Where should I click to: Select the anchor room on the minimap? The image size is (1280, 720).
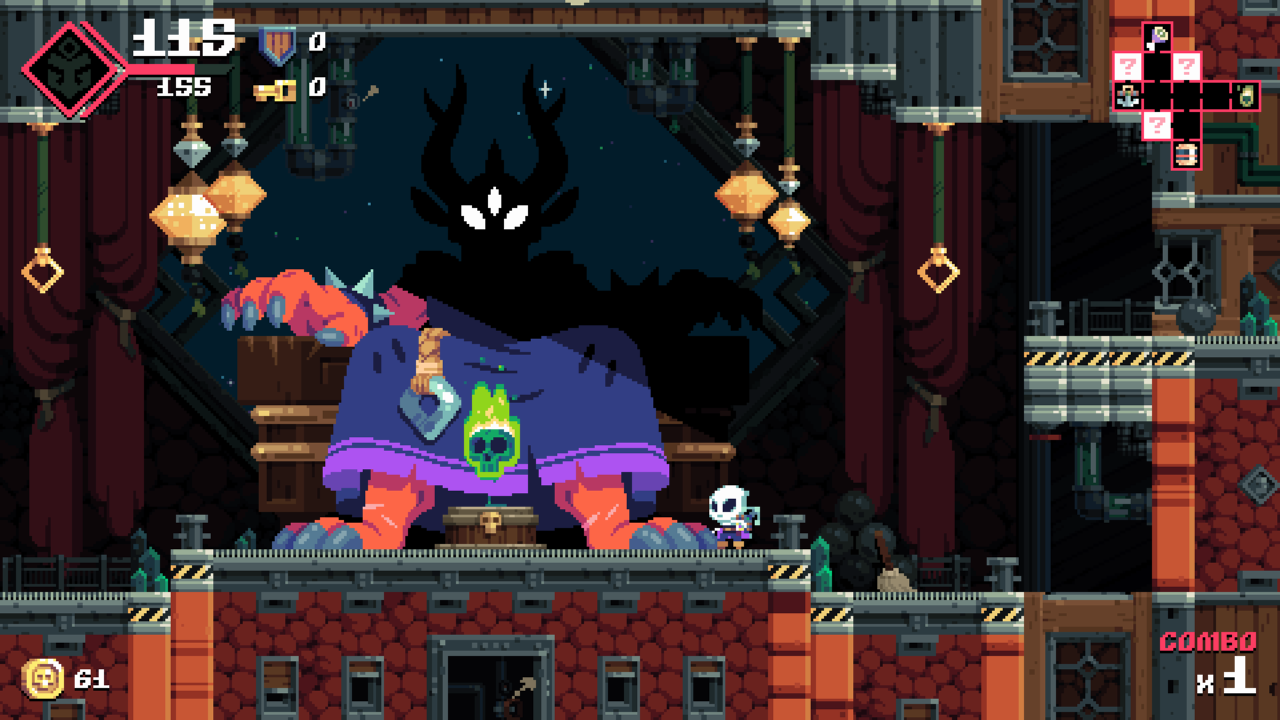point(1127,96)
